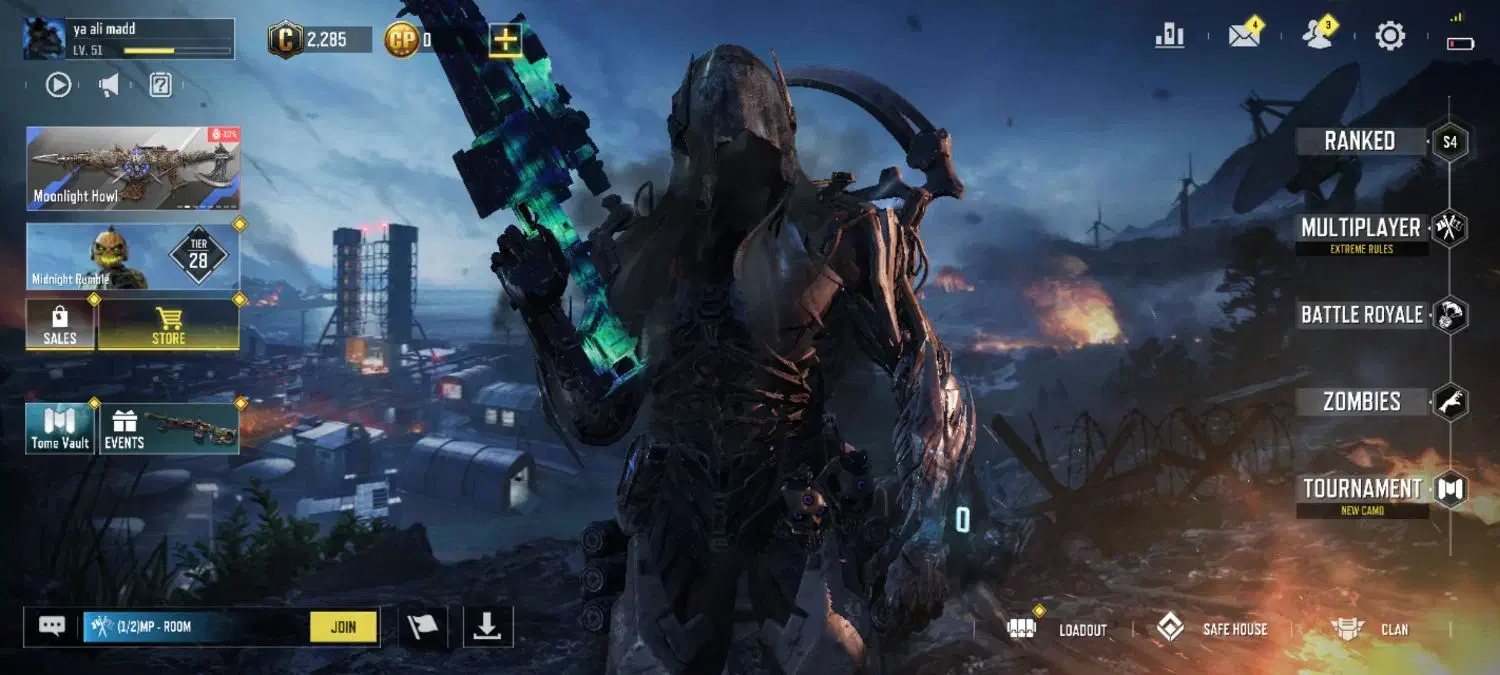Open the Loadout screen
The height and width of the screenshot is (675, 1500).
coord(1063,629)
